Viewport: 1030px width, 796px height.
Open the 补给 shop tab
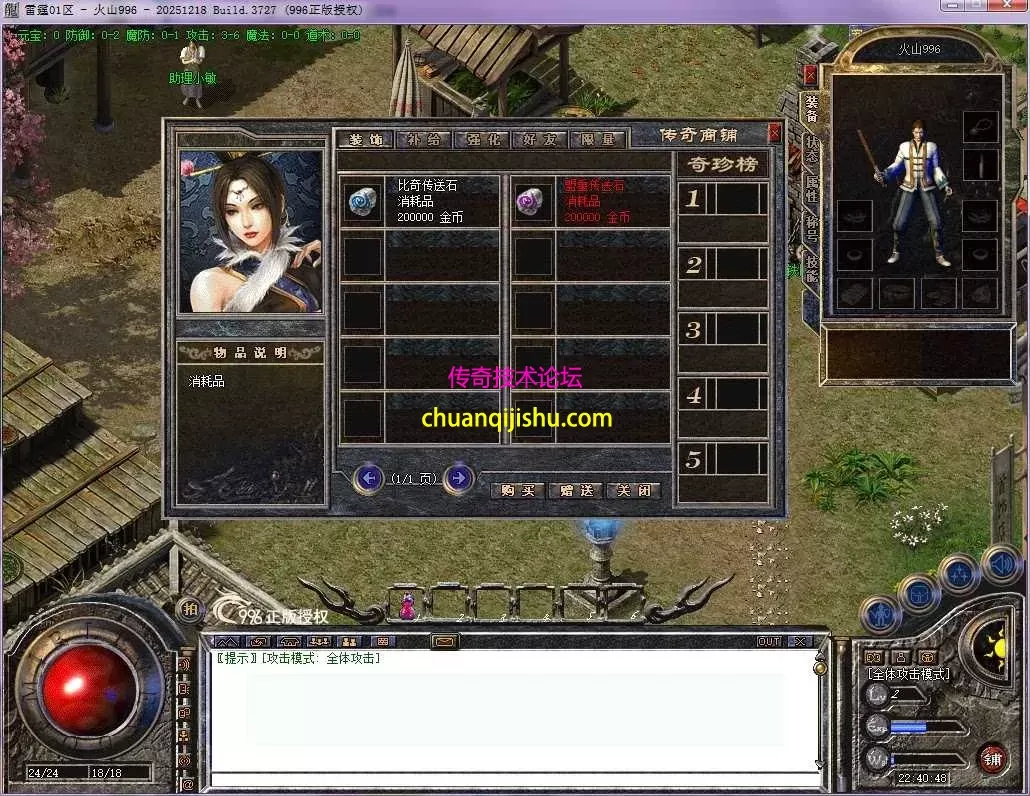[x=423, y=139]
